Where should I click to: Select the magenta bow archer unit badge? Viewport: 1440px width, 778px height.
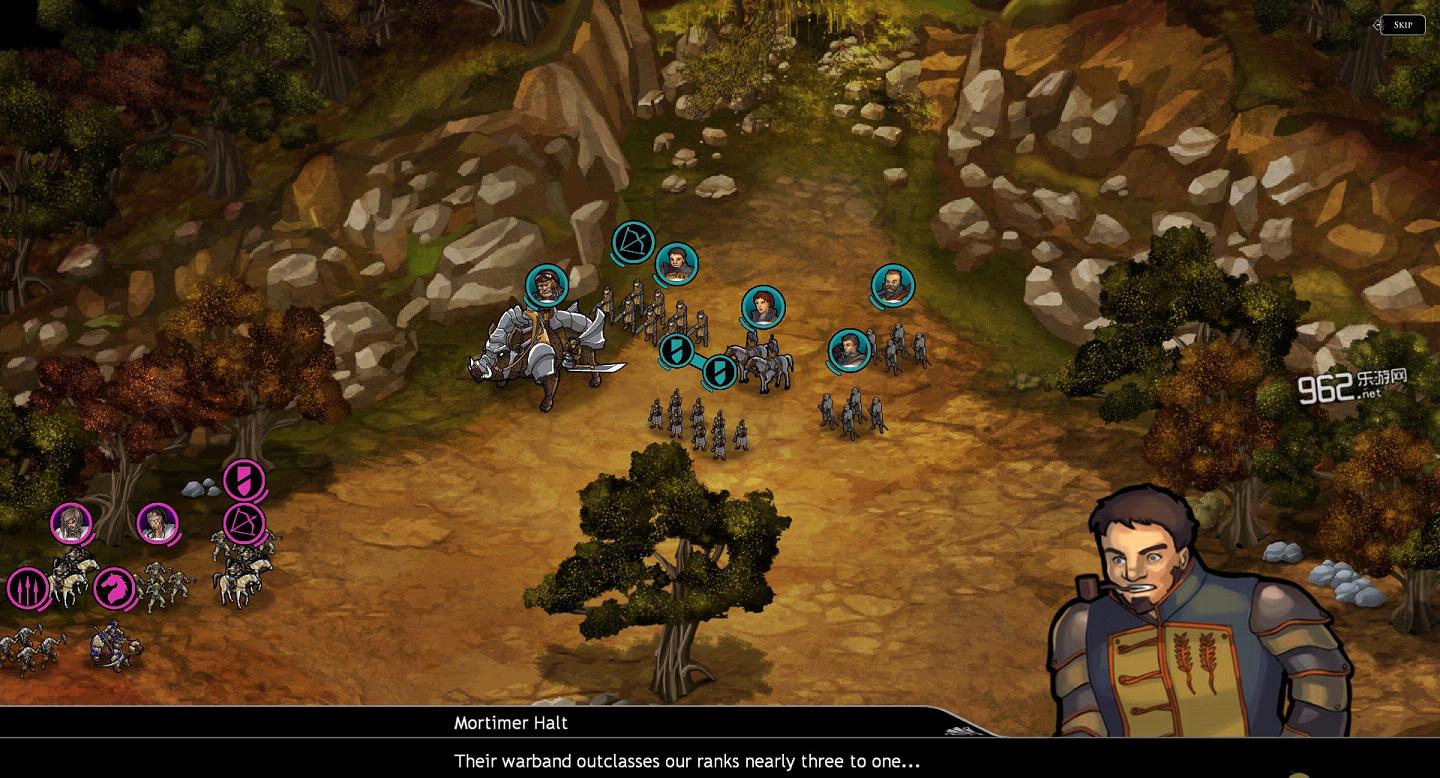point(243,522)
